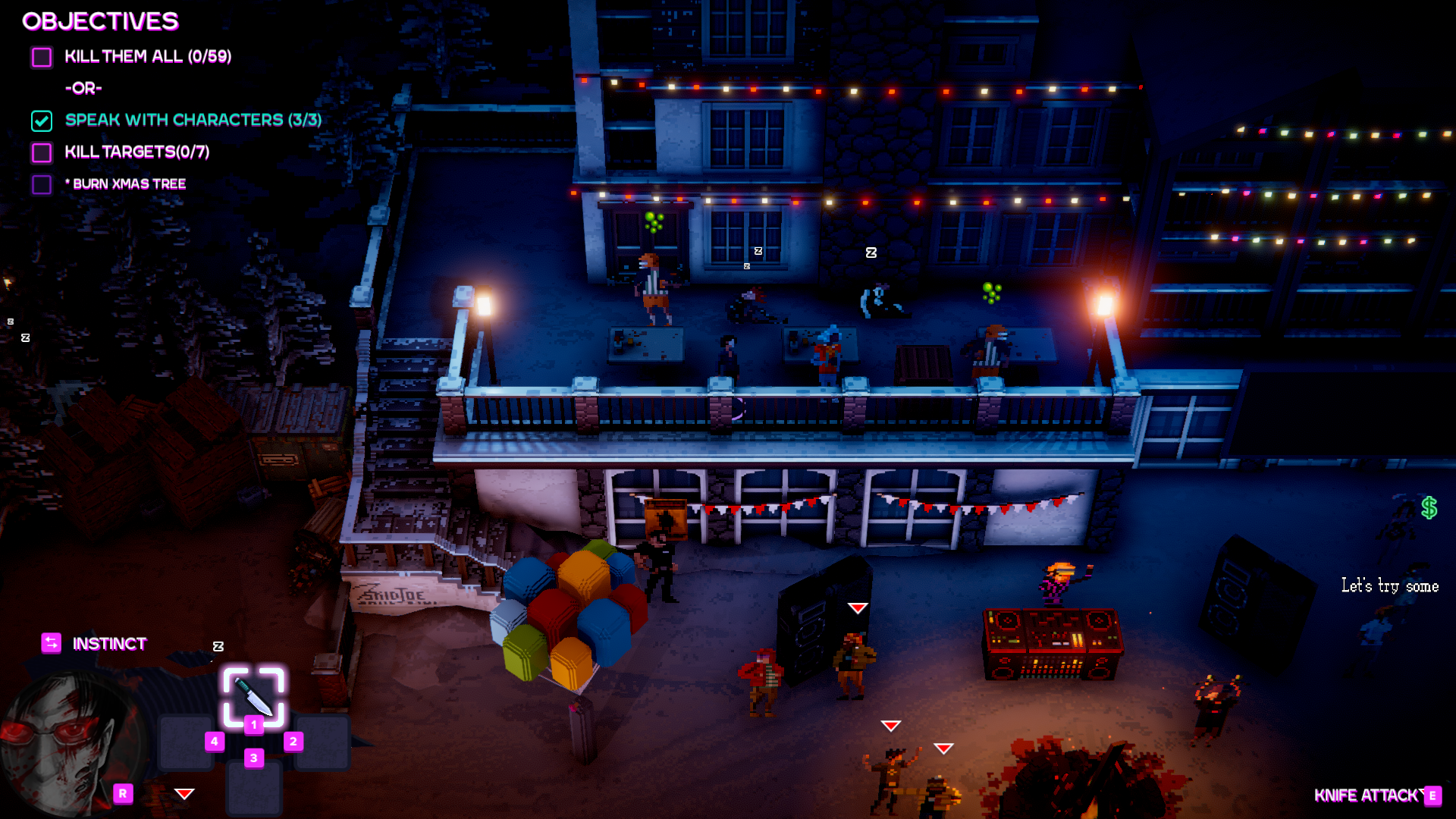The width and height of the screenshot is (1456, 819).
Task: Click the Burn Xmas Tree objective checkbox
Action: point(42,184)
